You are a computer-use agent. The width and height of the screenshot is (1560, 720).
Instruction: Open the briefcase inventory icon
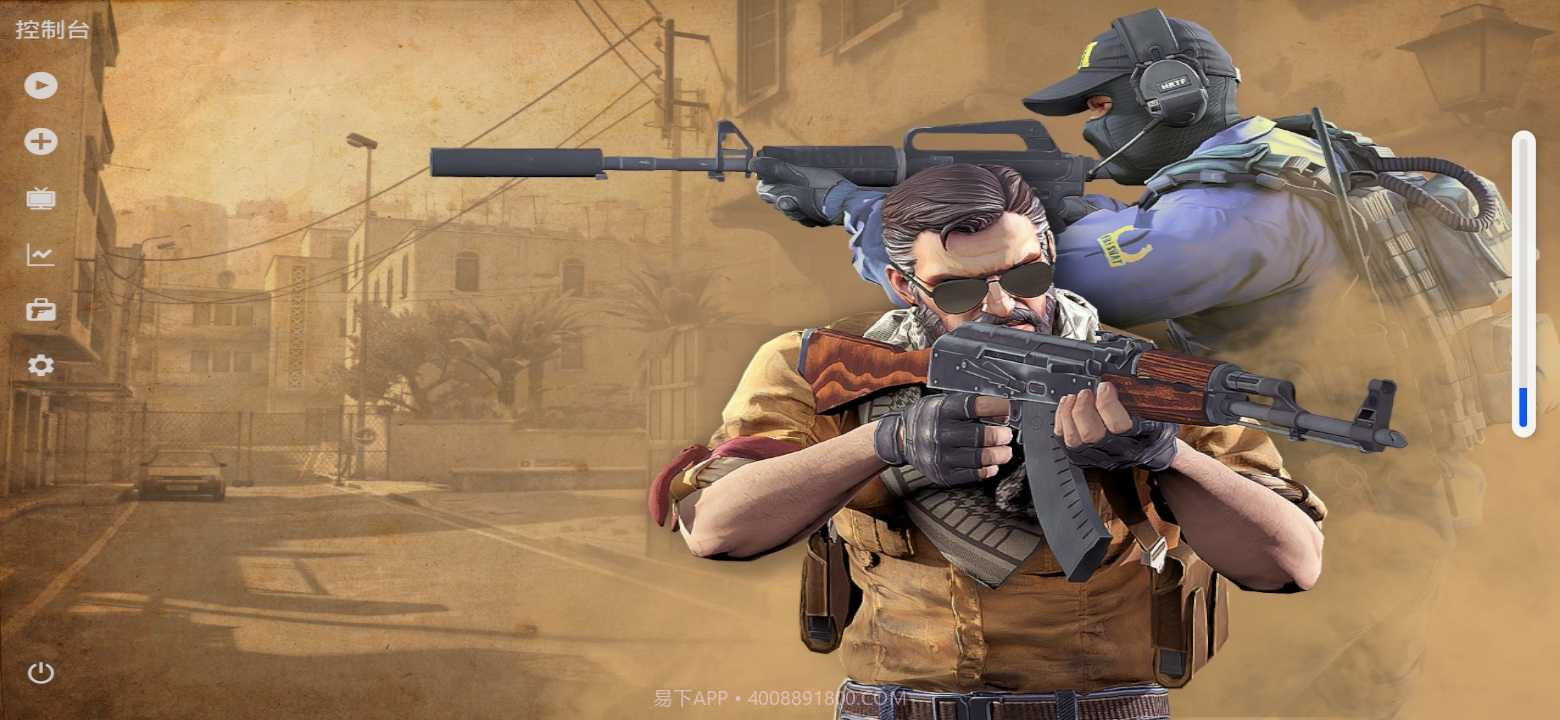pyautogui.click(x=41, y=310)
